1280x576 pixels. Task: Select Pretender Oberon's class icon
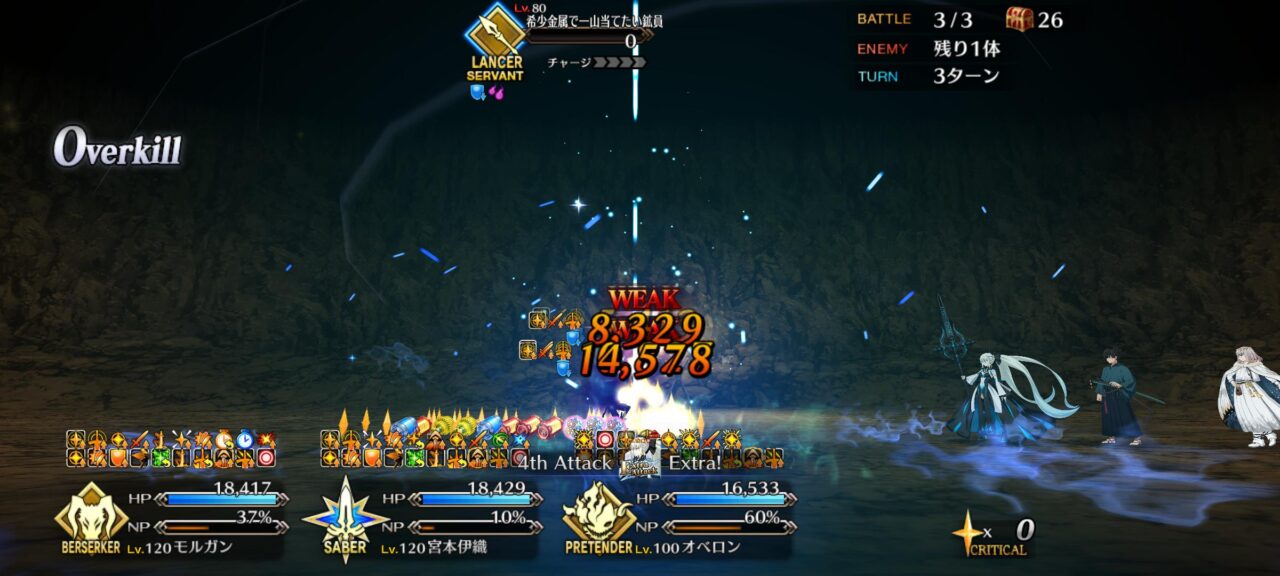click(x=599, y=513)
